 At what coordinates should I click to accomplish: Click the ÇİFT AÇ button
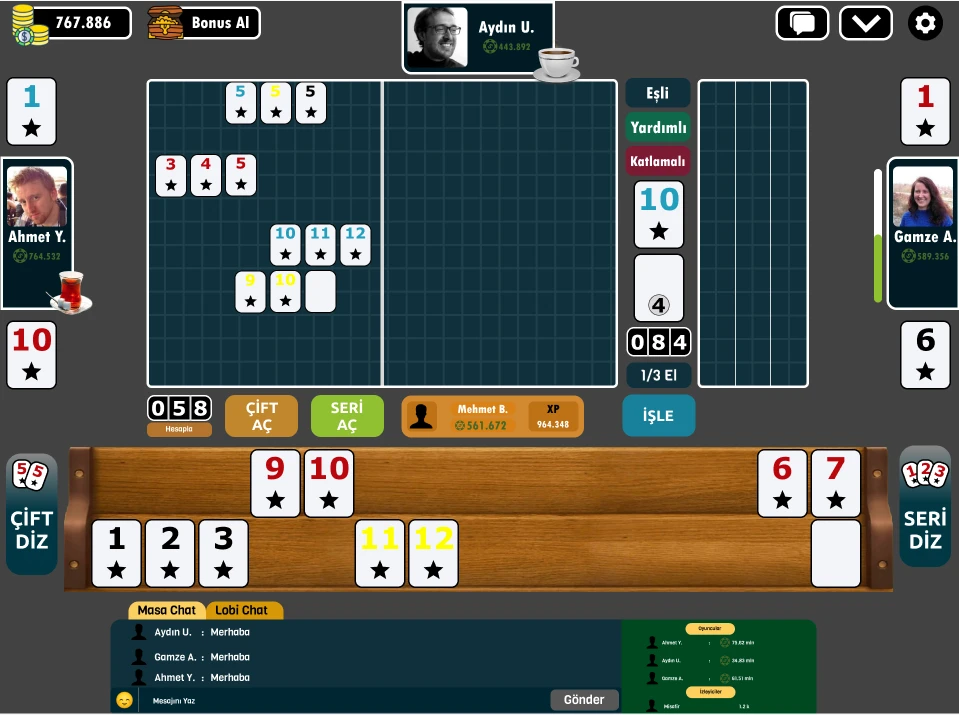click(261, 416)
